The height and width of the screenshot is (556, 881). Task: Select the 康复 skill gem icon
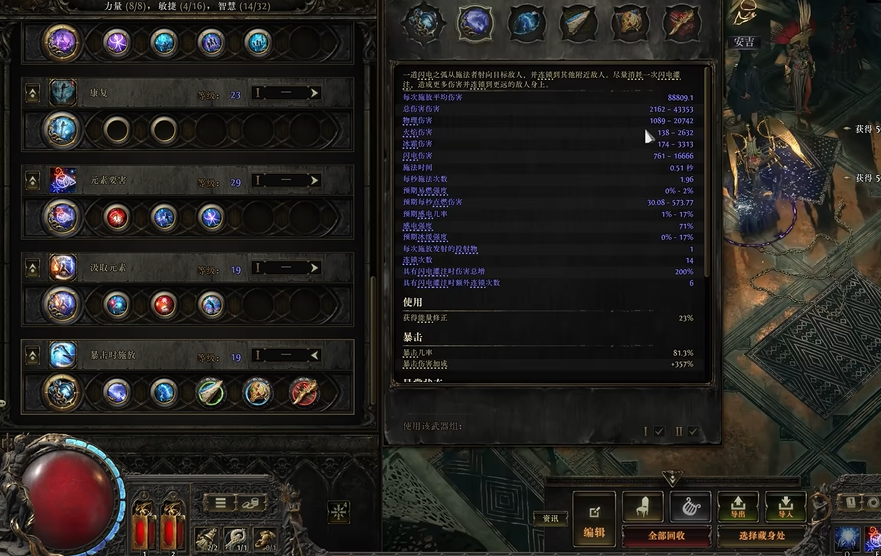point(62,93)
